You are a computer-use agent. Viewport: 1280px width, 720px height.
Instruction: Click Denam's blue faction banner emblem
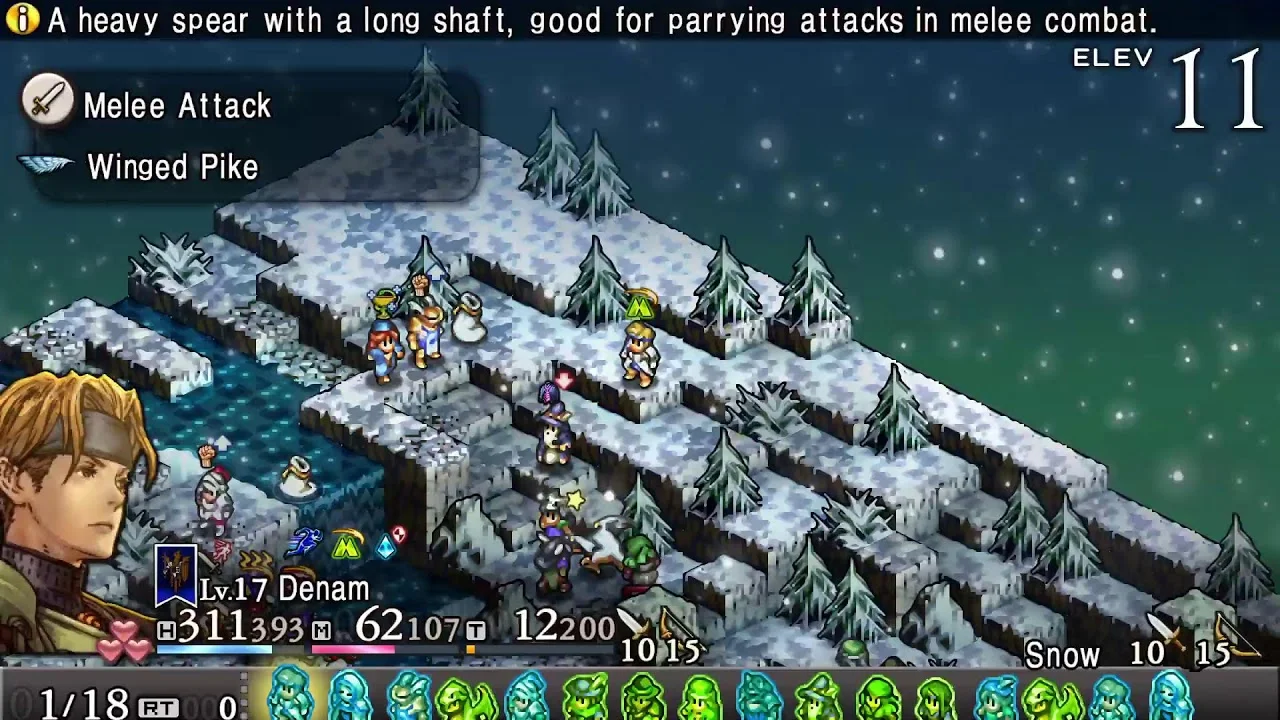tap(175, 576)
